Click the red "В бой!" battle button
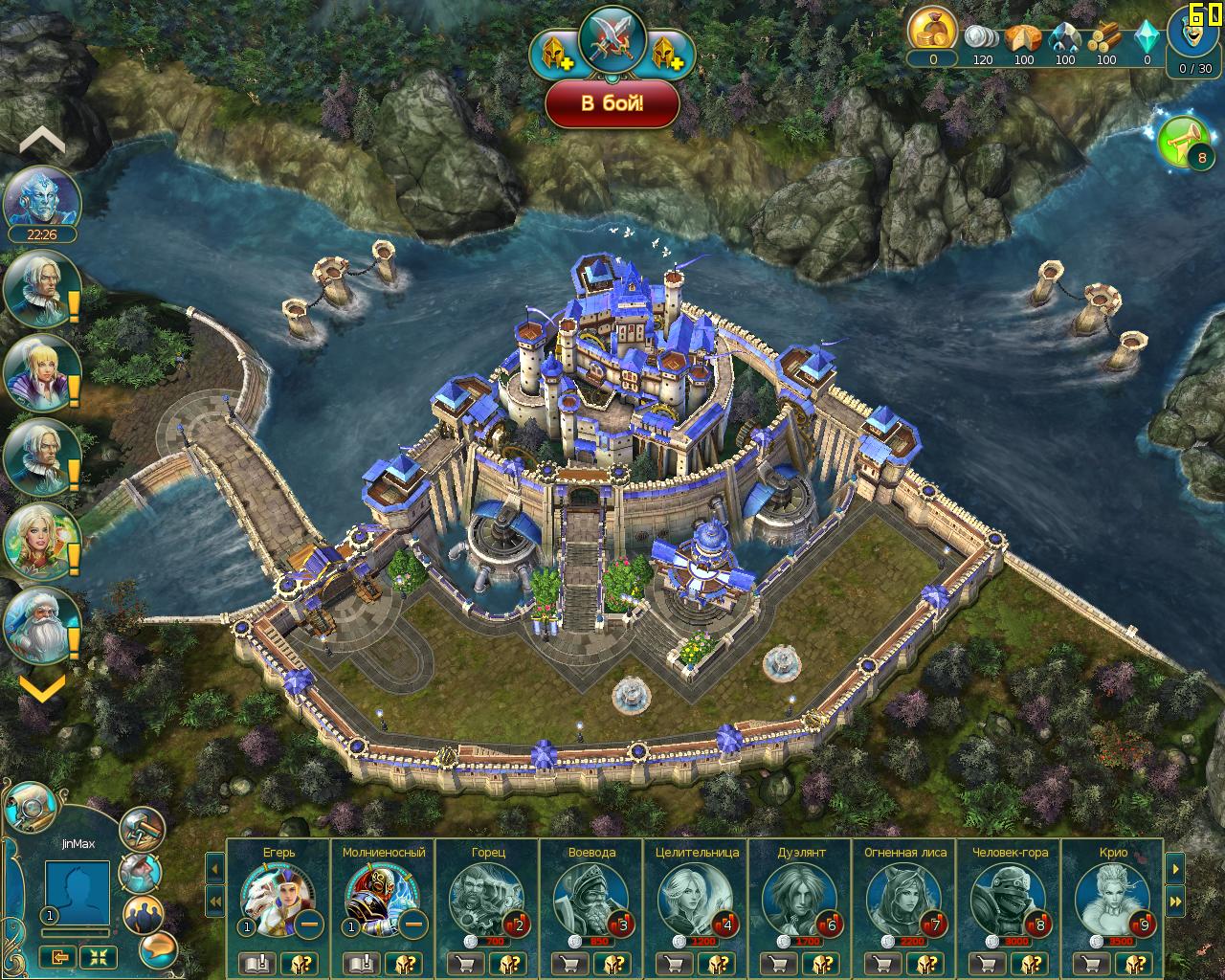 click(612, 103)
